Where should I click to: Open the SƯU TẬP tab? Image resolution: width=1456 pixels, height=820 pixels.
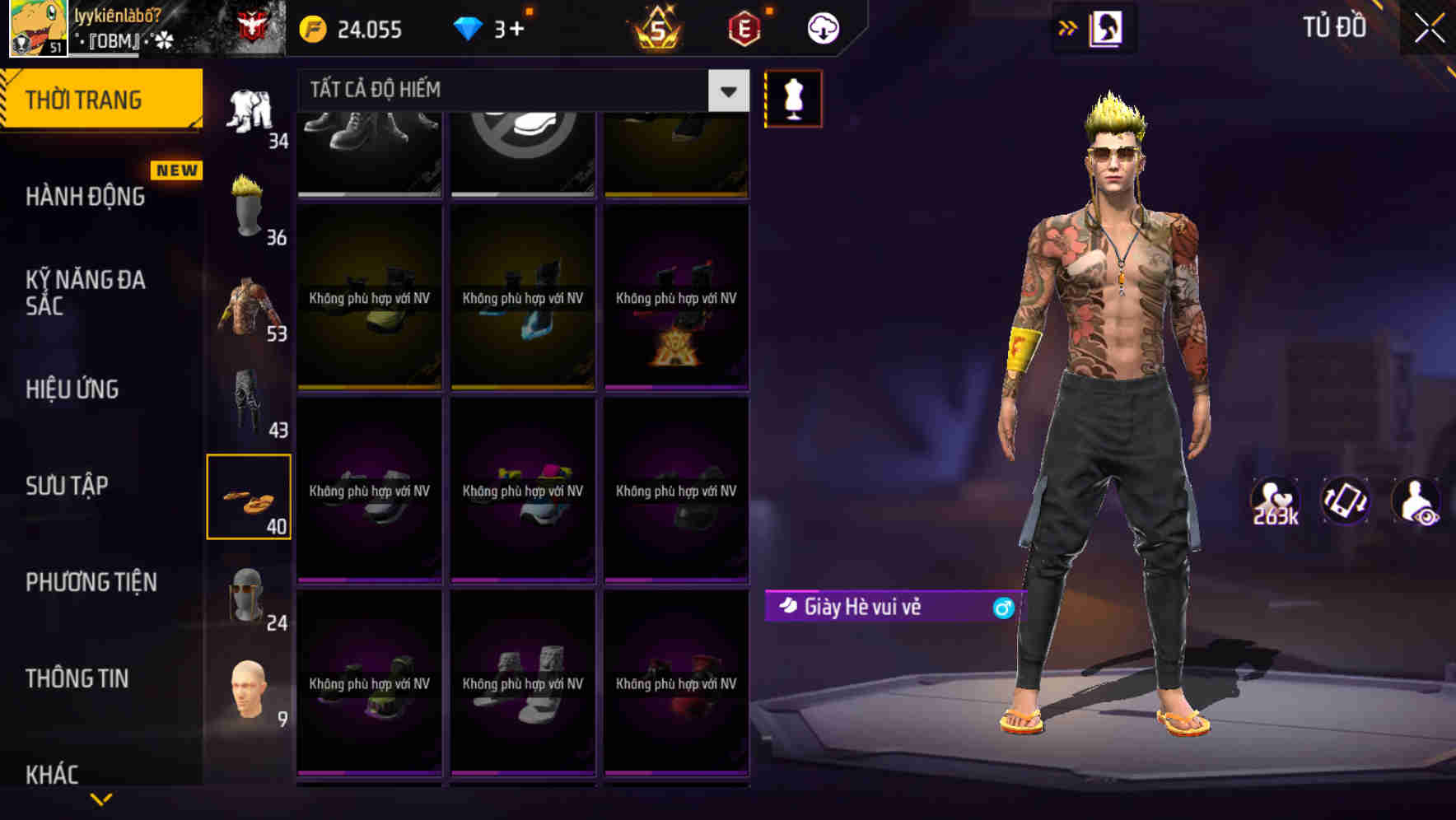66,487
